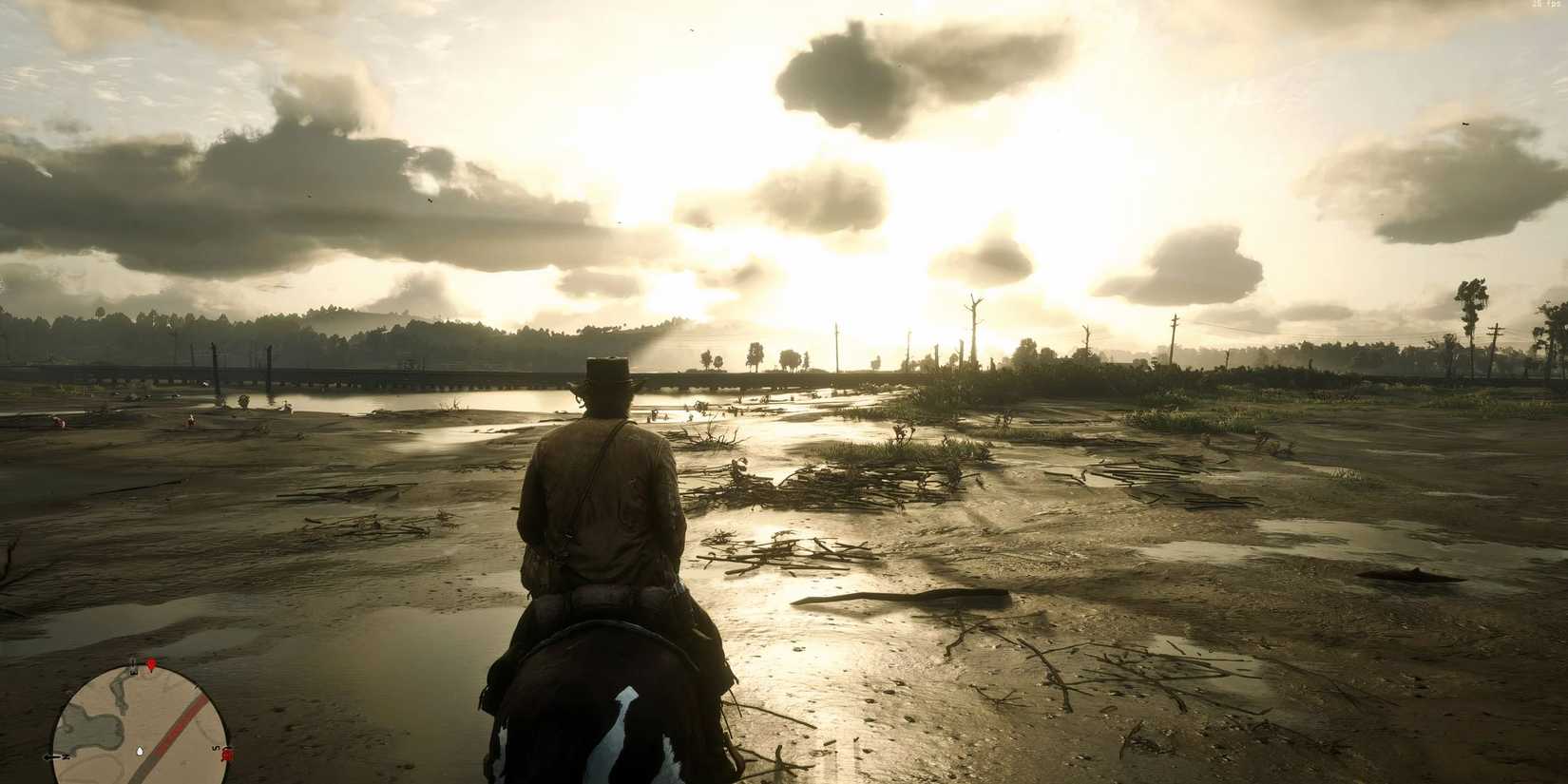Image resolution: width=1568 pixels, height=784 pixels.
Task: Toggle onto Arthur's hat
Action: pyautogui.click(x=605, y=373)
